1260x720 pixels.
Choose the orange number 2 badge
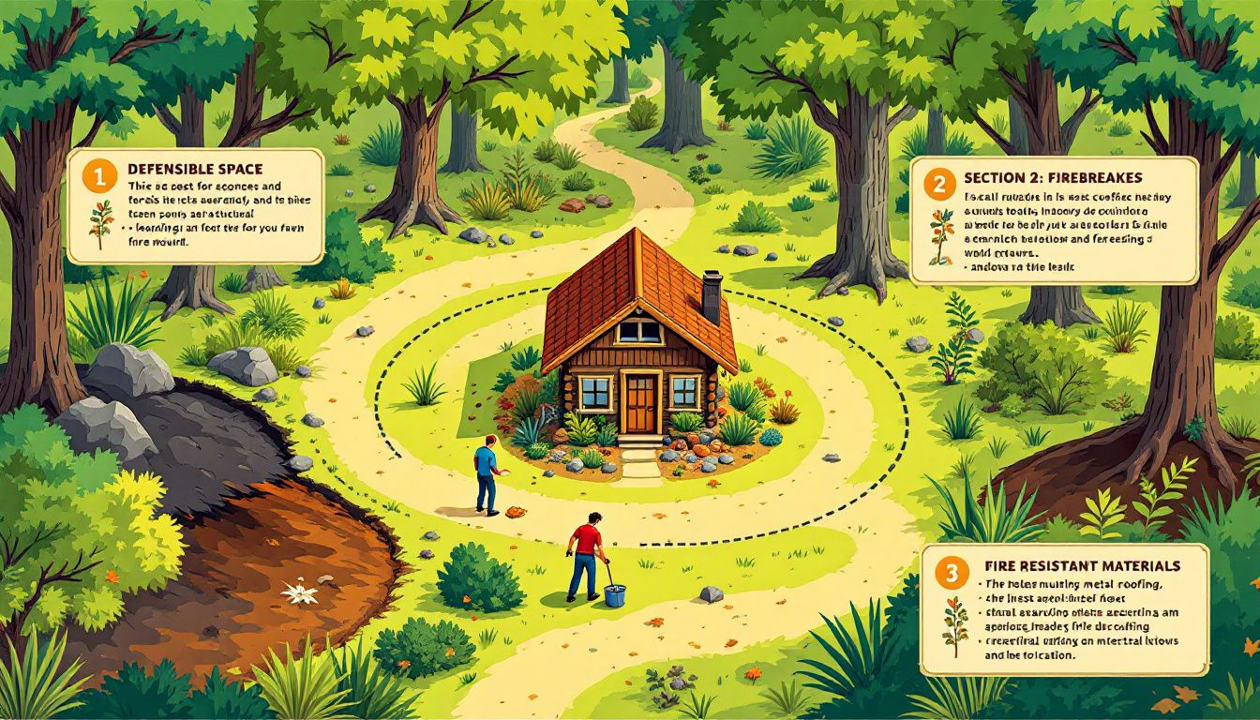[939, 184]
